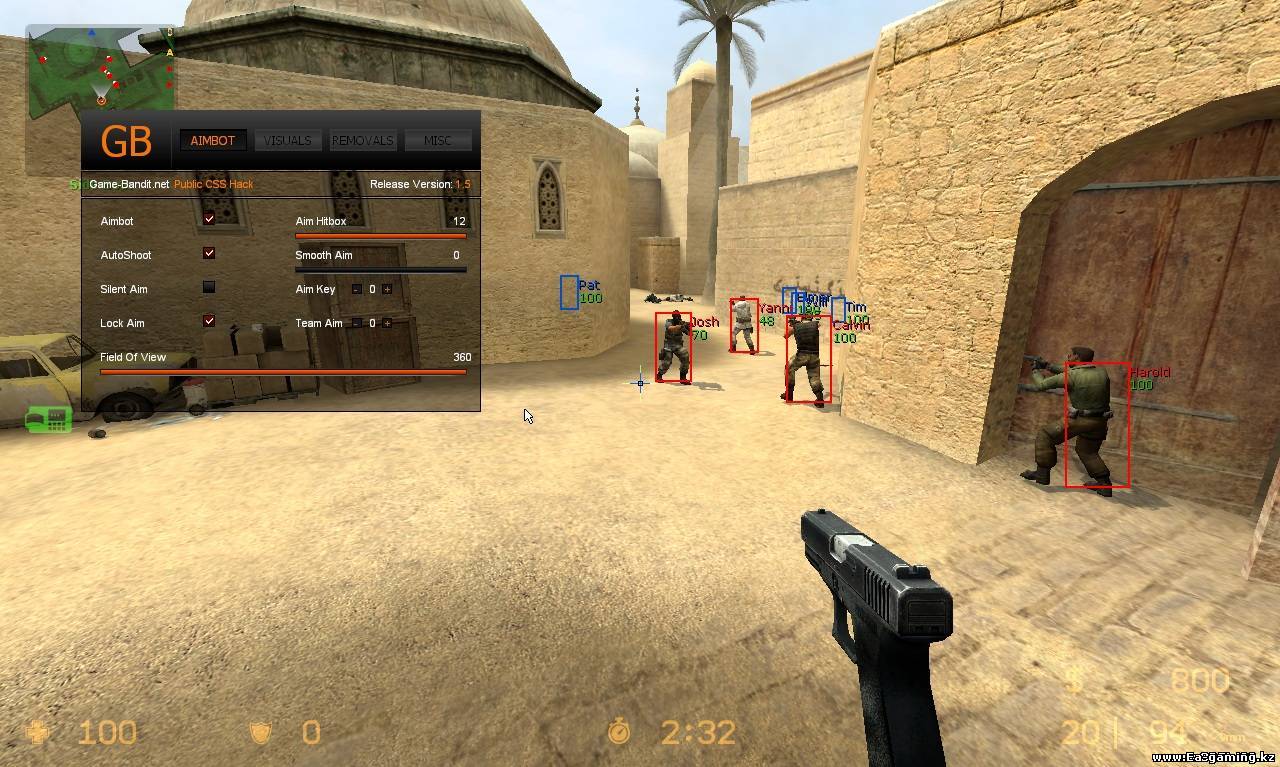1280x767 pixels.
Task: Decrease the Aim Key value with minus
Action: (x=357, y=289)
